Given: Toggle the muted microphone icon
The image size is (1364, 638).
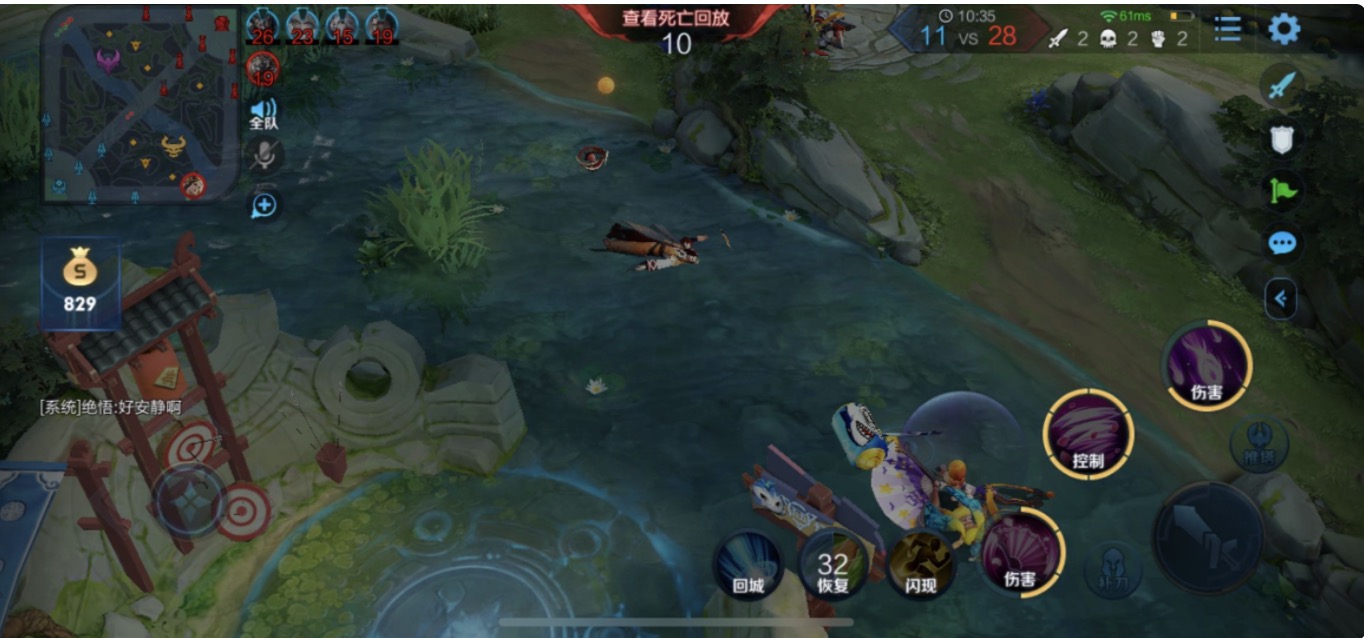Looking at the screenshot, I should click(264, 155).
